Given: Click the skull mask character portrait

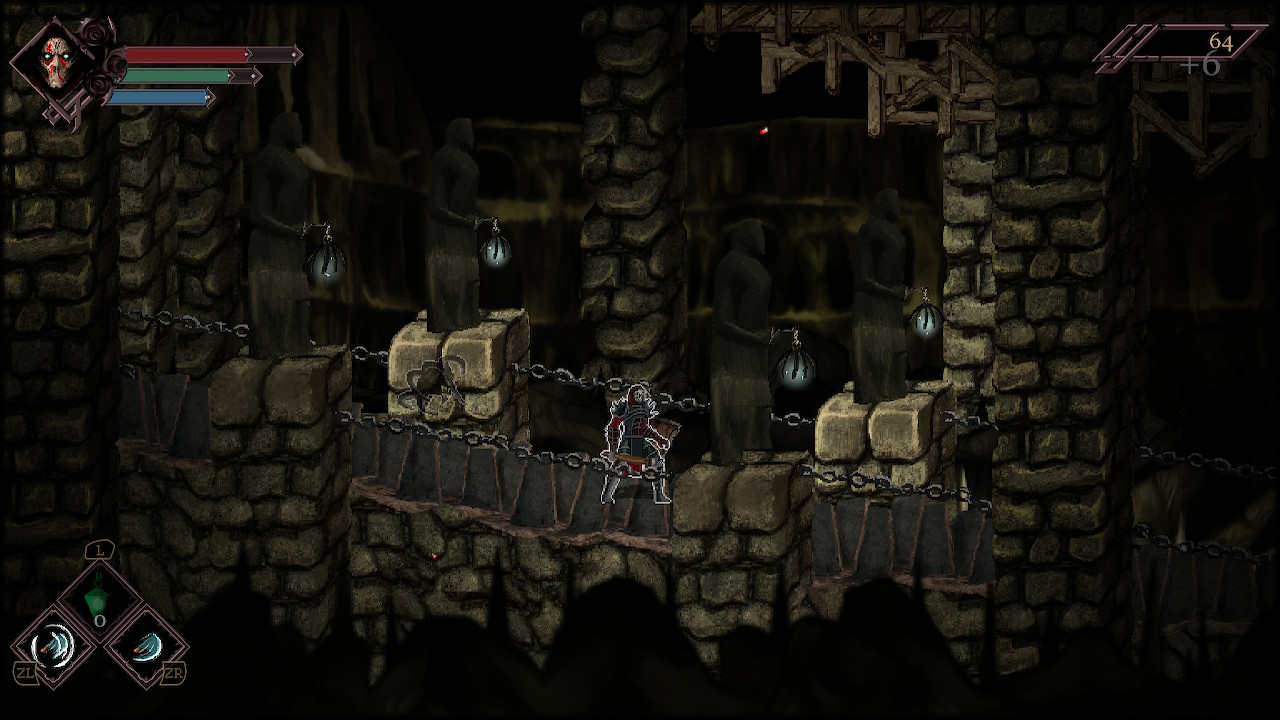Looking at the screenshot, I should click(55, 64).
